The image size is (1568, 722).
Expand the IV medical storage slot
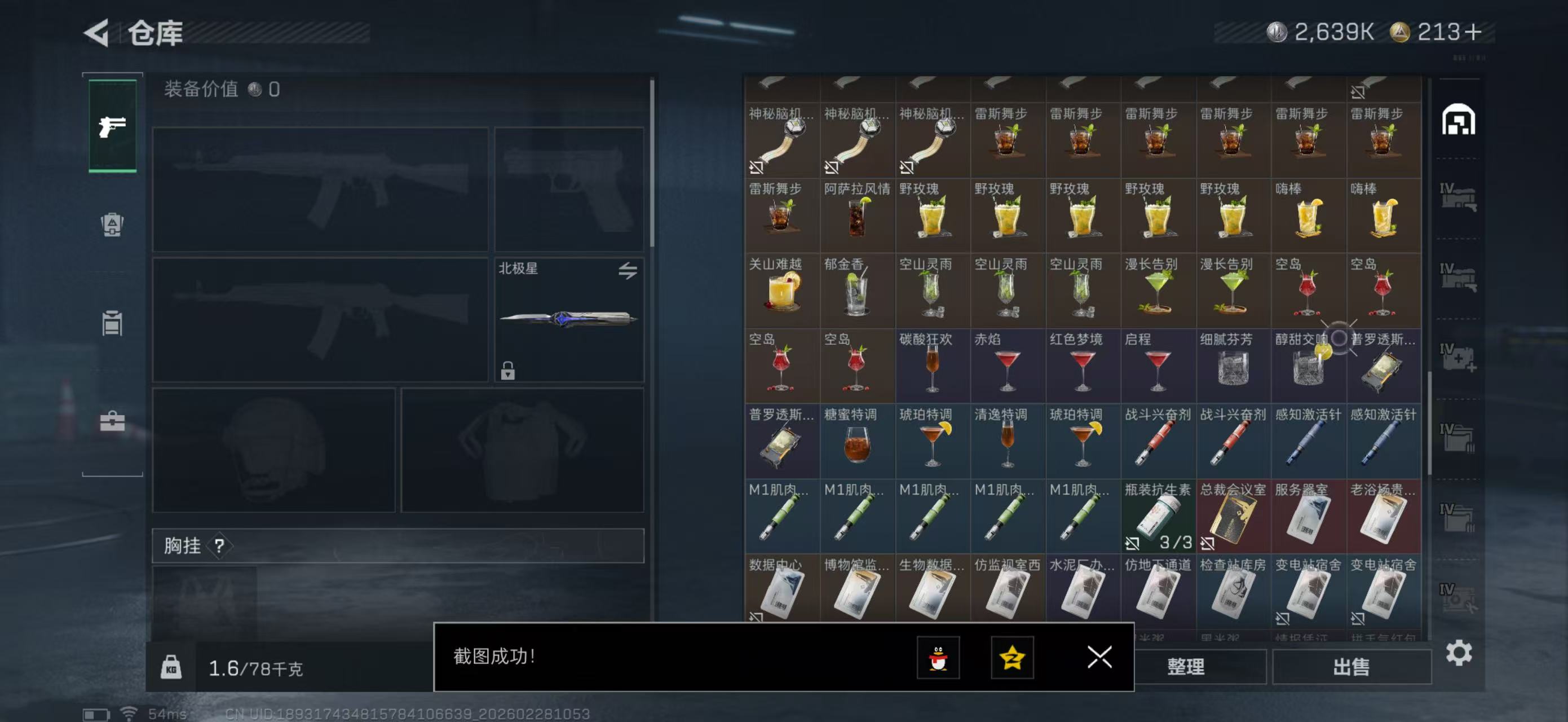point(1458,356)
